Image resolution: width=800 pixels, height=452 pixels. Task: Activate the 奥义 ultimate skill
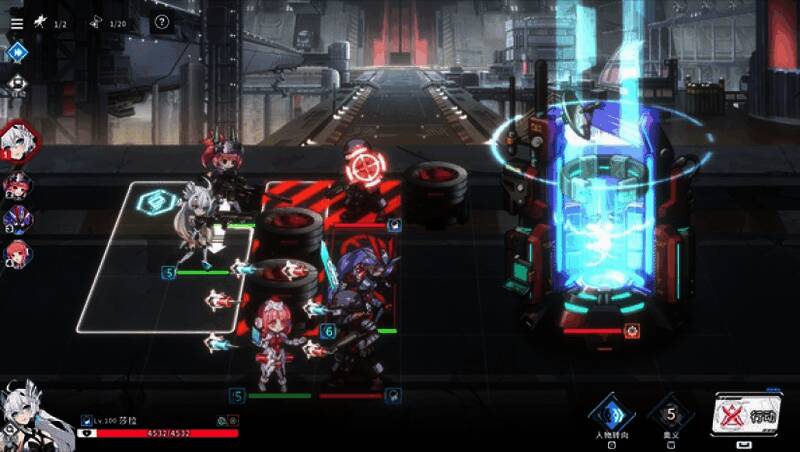(x=671, y=414)
